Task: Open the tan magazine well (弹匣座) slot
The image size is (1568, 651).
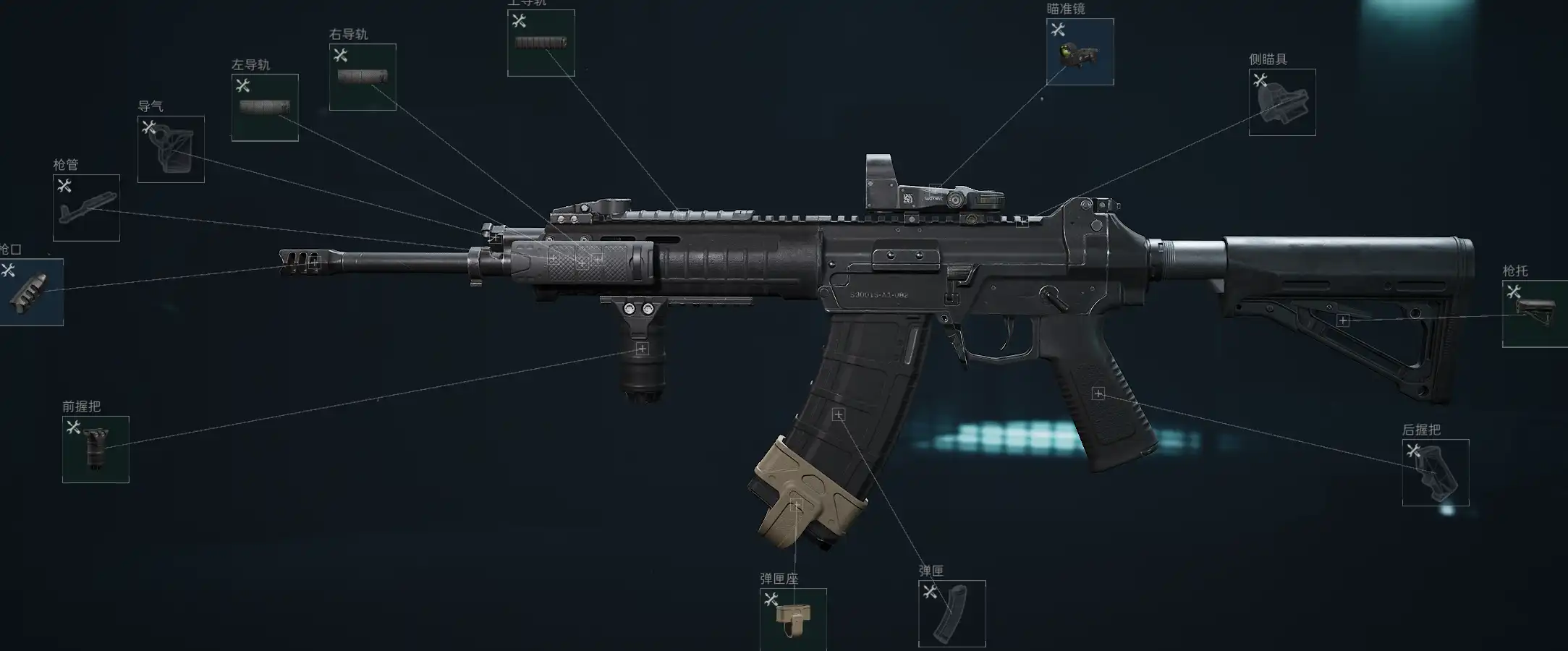Action: pos(793,619)
